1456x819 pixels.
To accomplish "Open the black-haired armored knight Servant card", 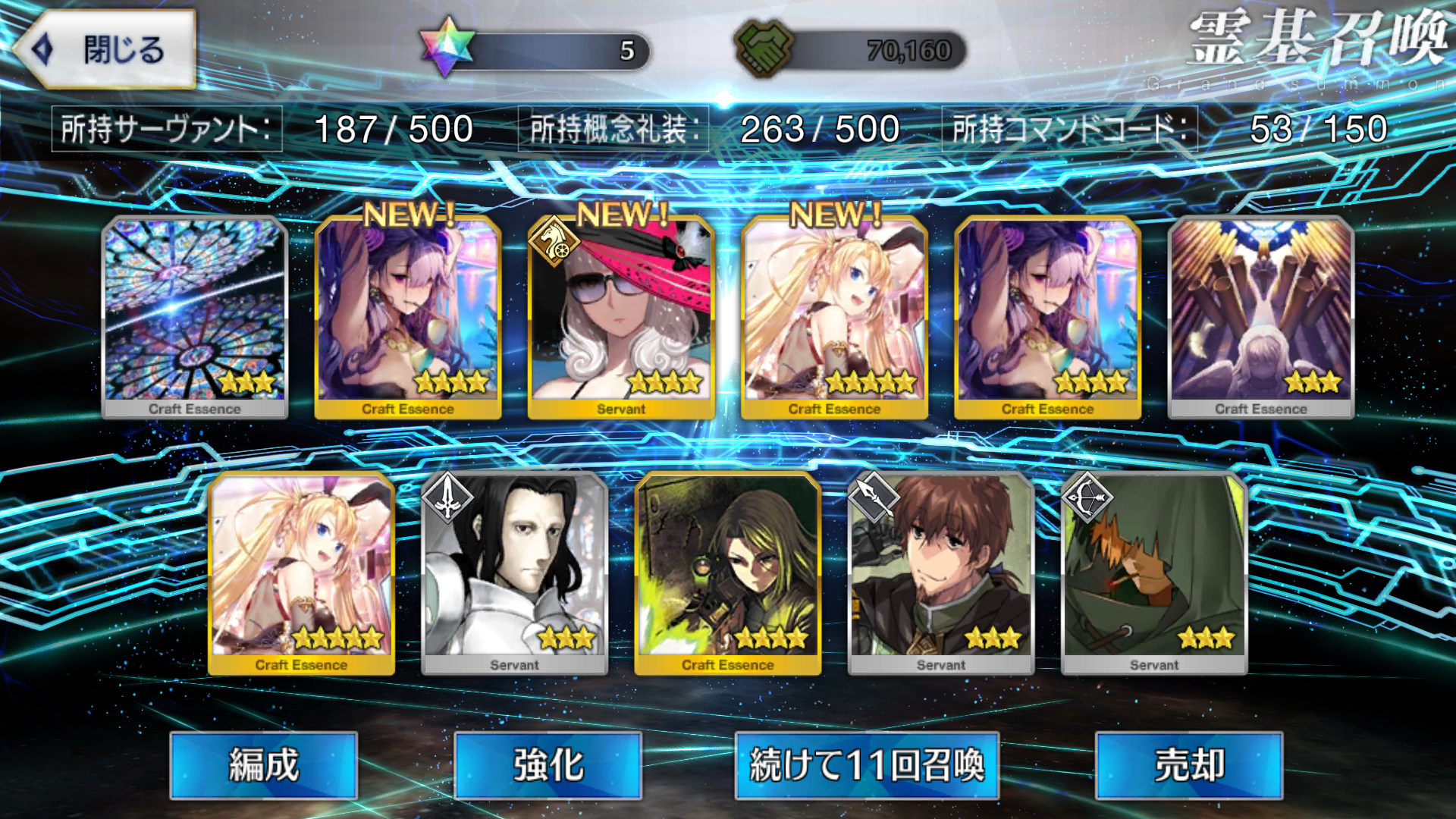I will [x=514, y=573].
